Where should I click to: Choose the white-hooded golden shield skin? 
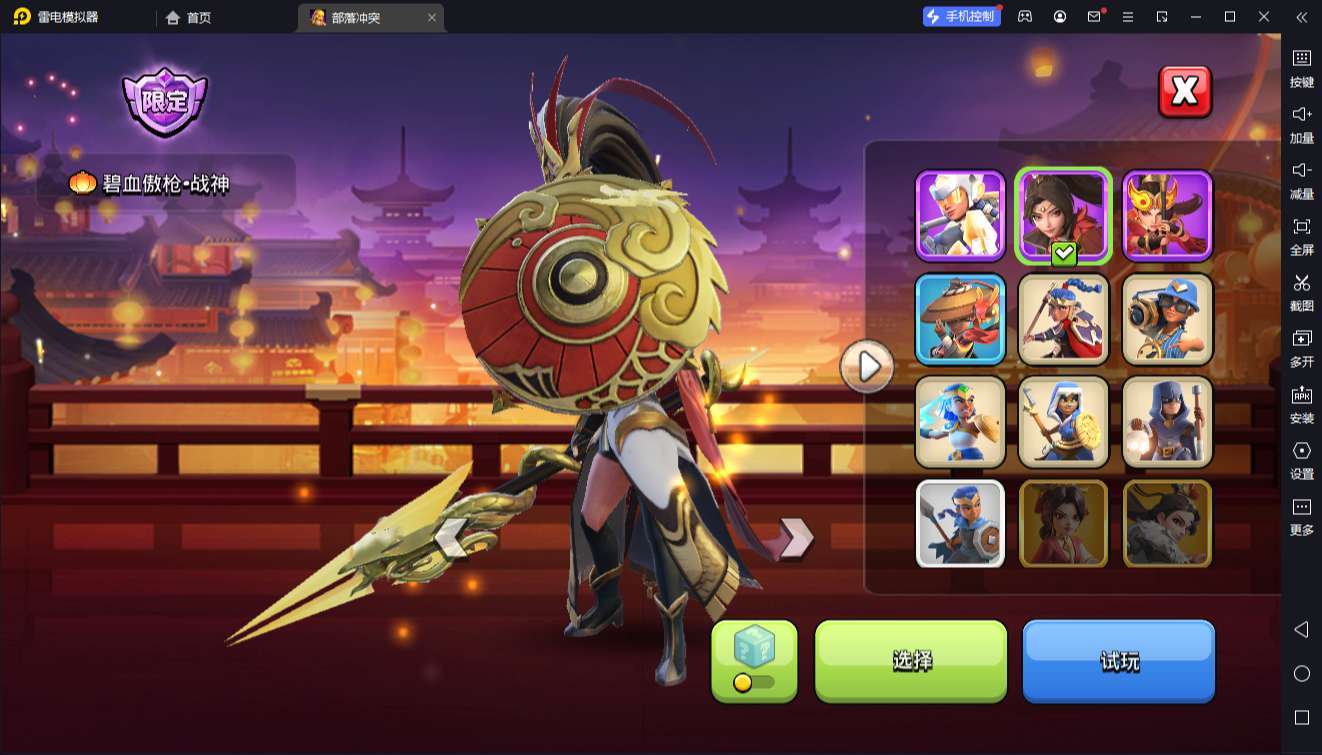[x=1063, y=421]
